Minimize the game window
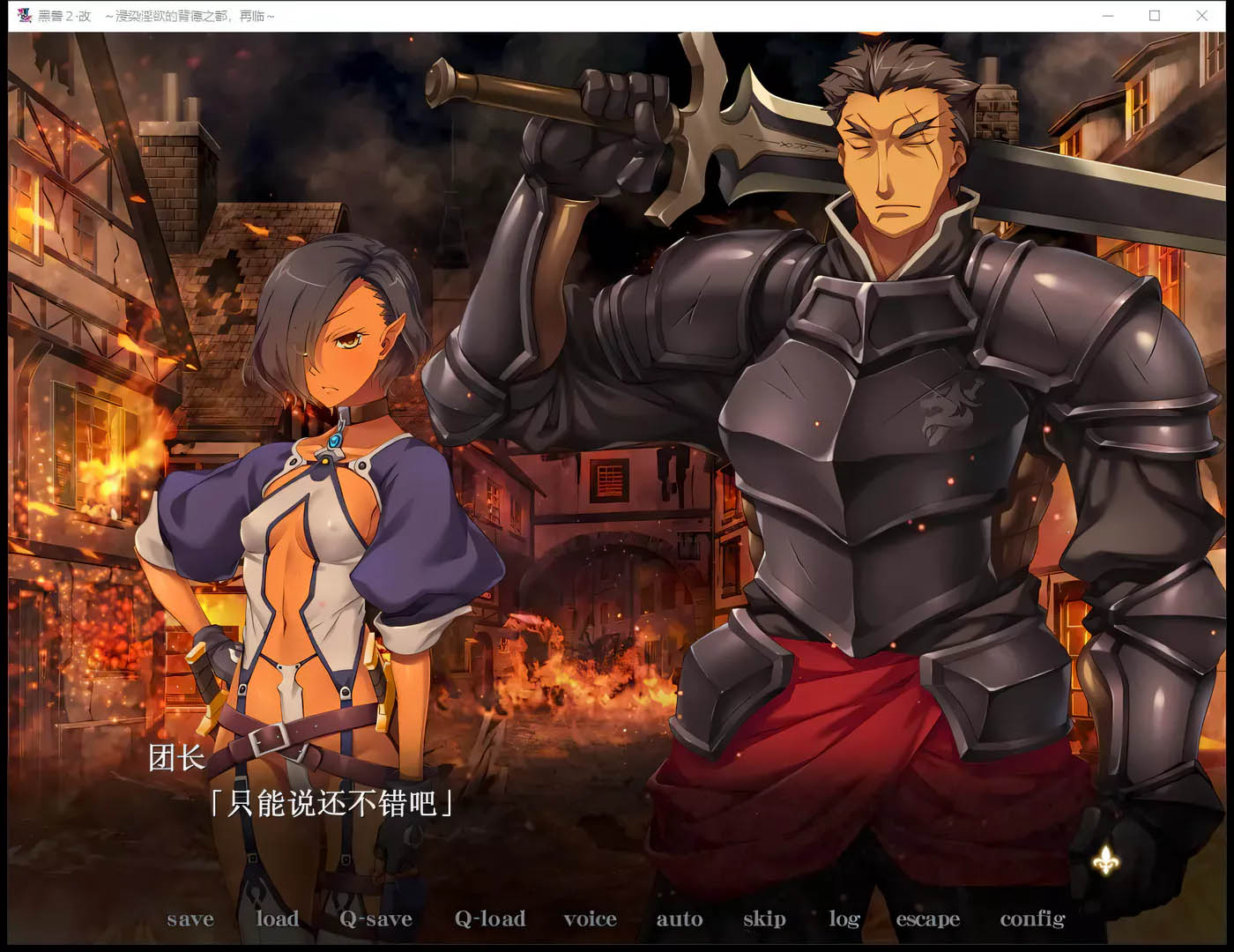 point(1108,16)
